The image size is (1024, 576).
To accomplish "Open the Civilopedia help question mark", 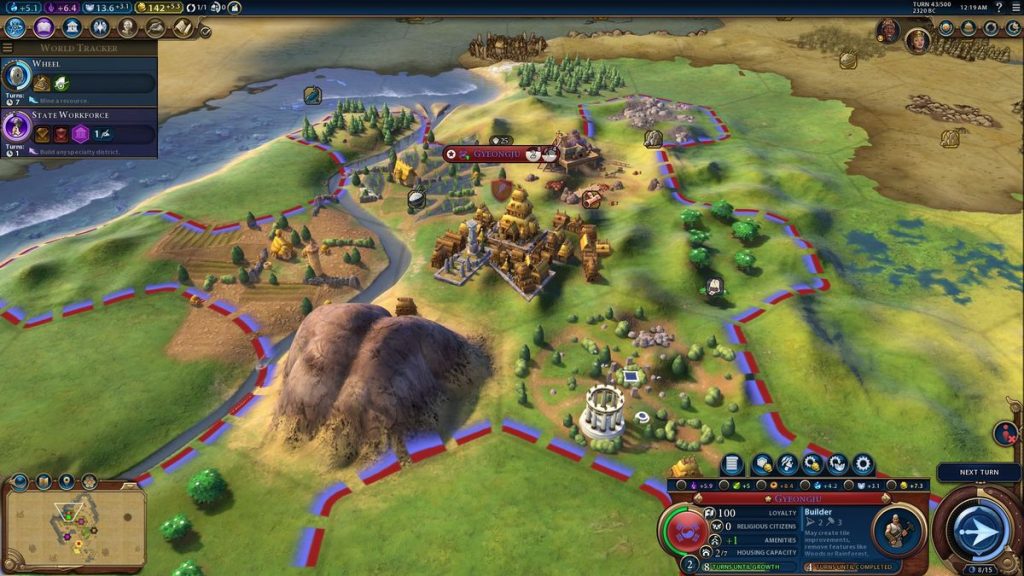I will pyautogui.click(x=999, y=7).
